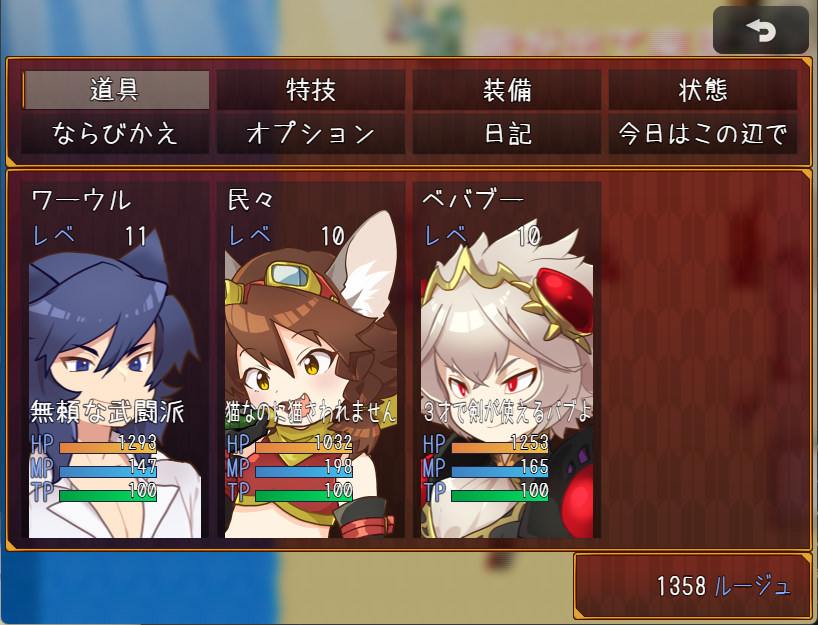Select 今日はこの辺で to quit
Image resolution: width=818 pixels, height=625 pixels.
703,133
